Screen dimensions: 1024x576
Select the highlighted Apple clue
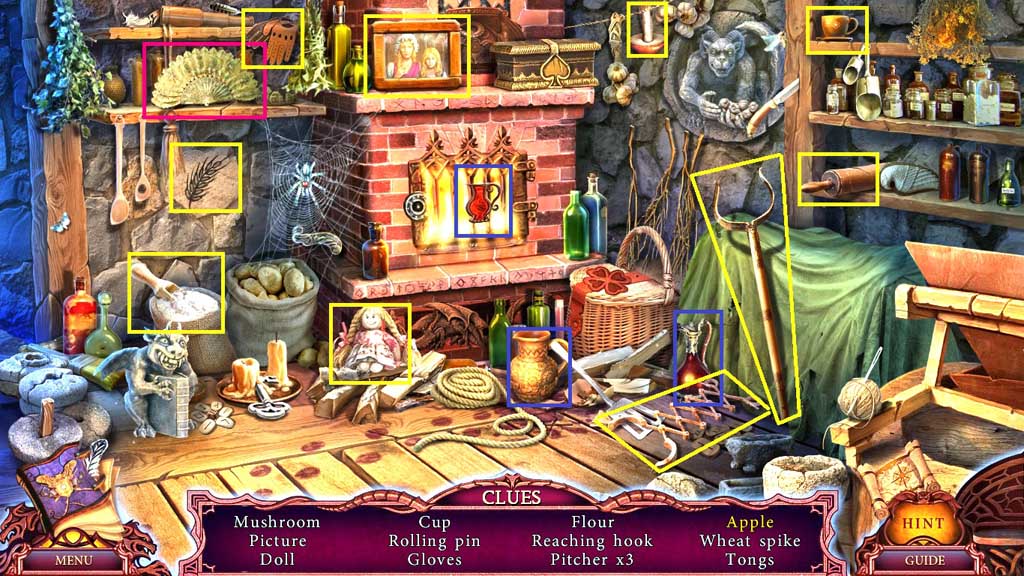coord(750,522)
